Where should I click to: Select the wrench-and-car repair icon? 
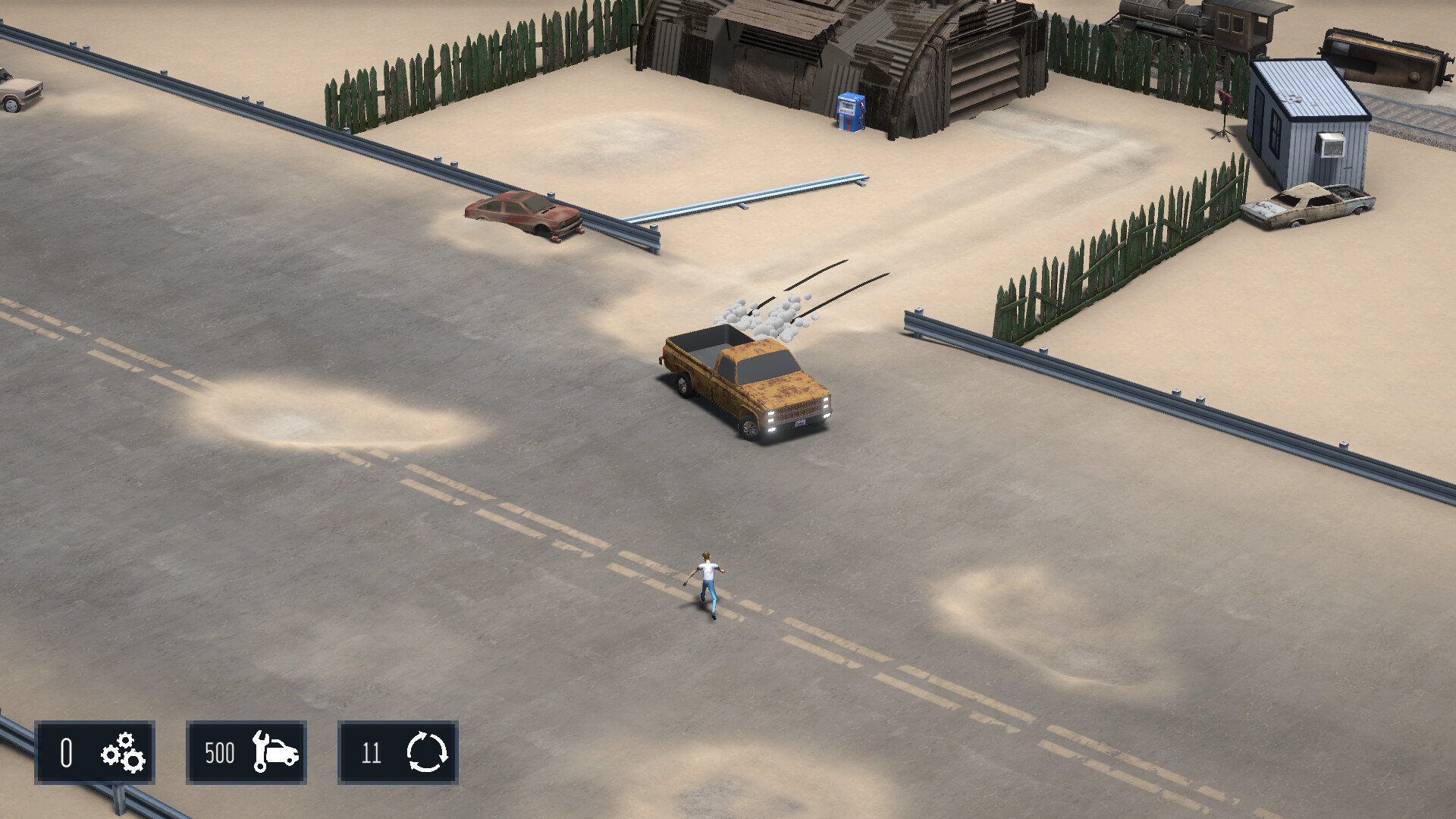coord(275,754)
